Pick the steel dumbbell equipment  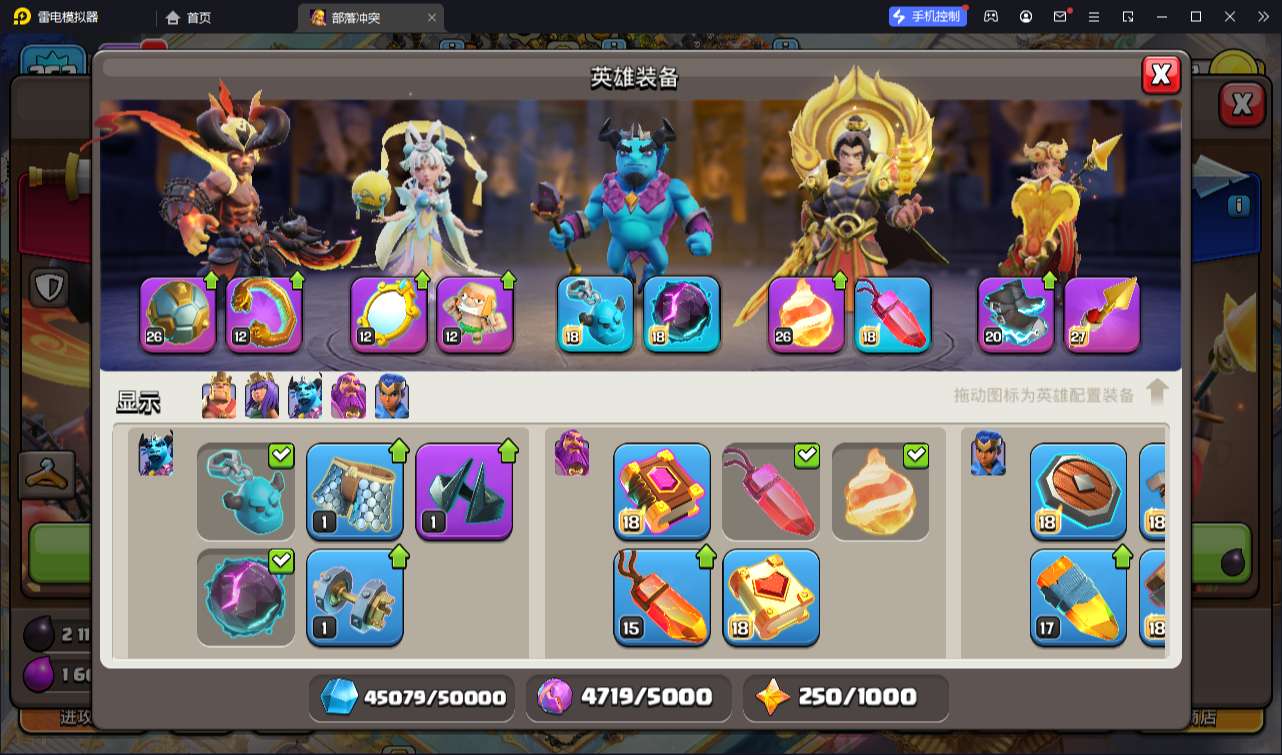(x=354, y=597)
